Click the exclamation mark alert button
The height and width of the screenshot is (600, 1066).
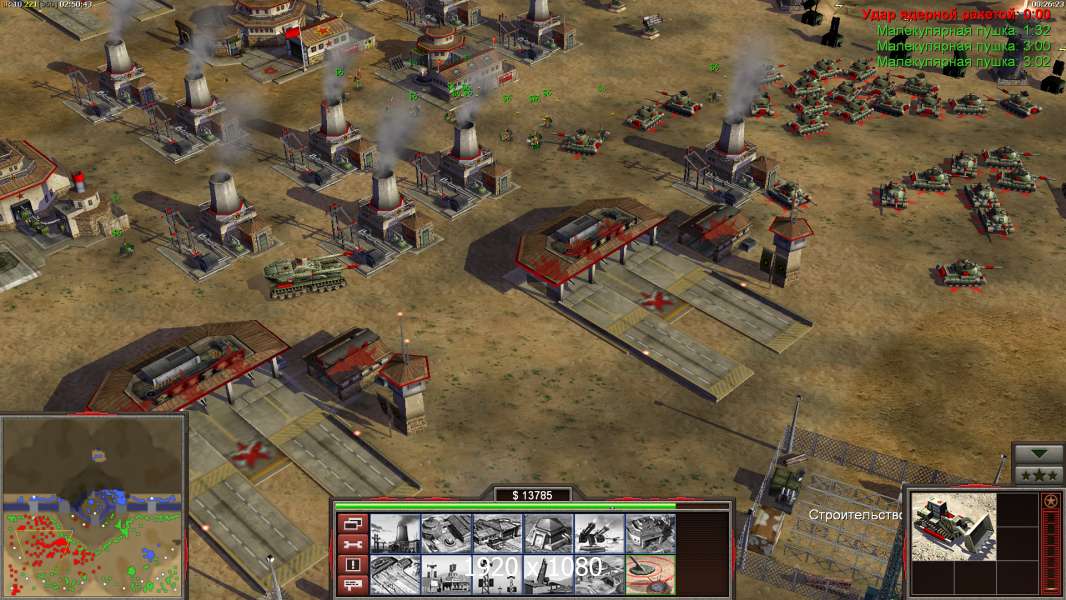tap(352, 565)
